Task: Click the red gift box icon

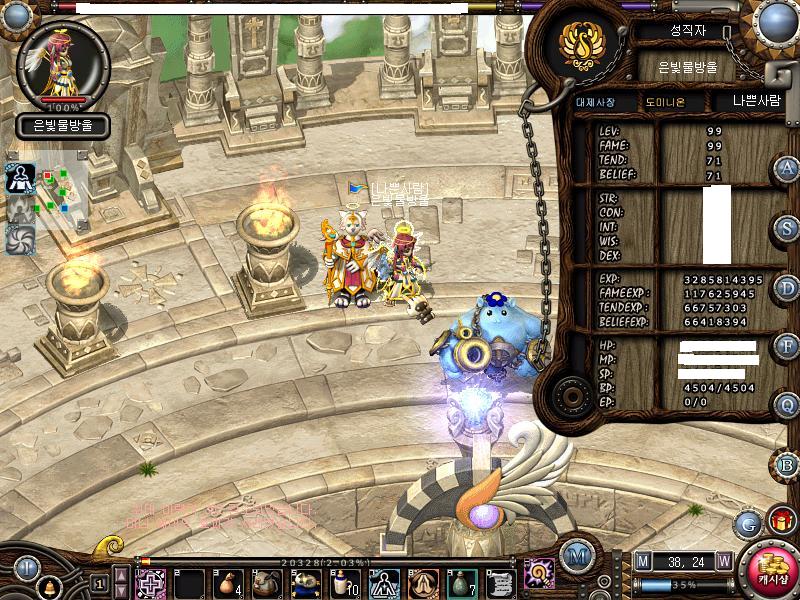Action: pos(781,520)
